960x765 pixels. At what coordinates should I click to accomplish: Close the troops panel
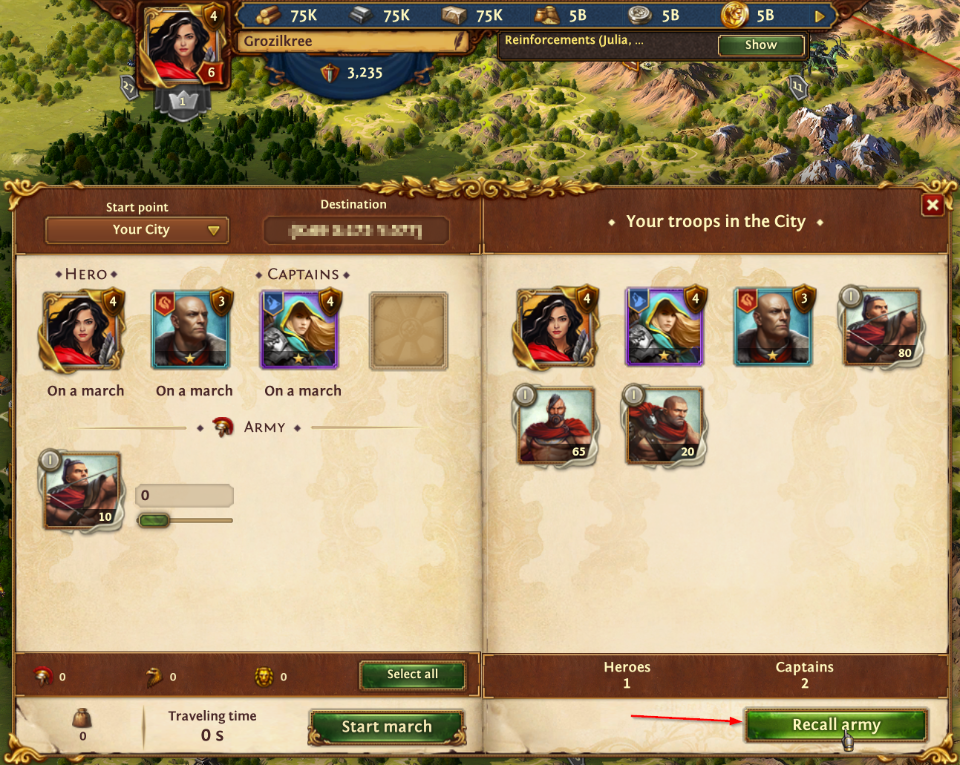click(x=932, y=205)
